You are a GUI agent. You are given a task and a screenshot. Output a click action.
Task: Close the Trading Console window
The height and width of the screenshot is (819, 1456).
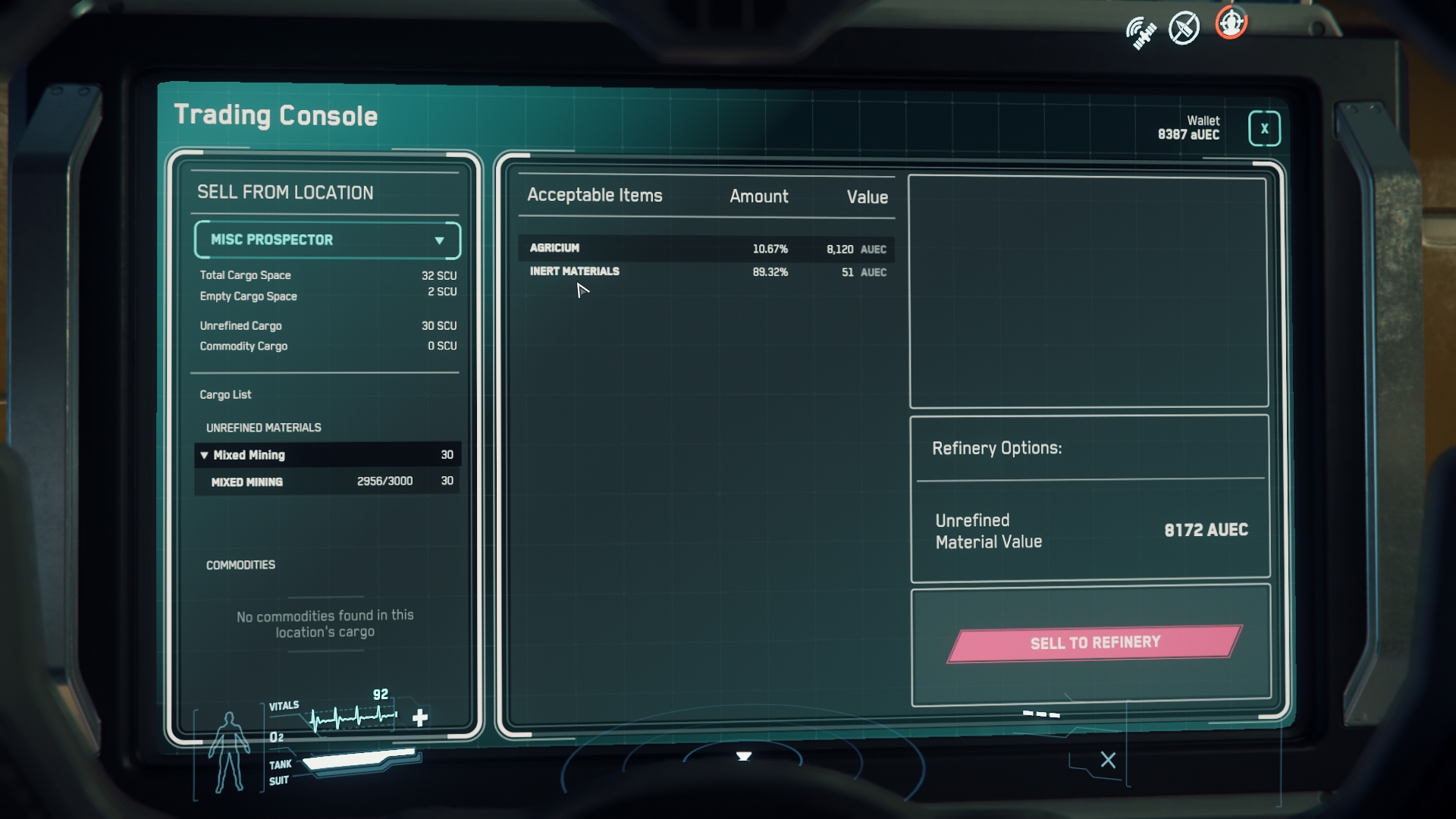[x=1263, y=129]
